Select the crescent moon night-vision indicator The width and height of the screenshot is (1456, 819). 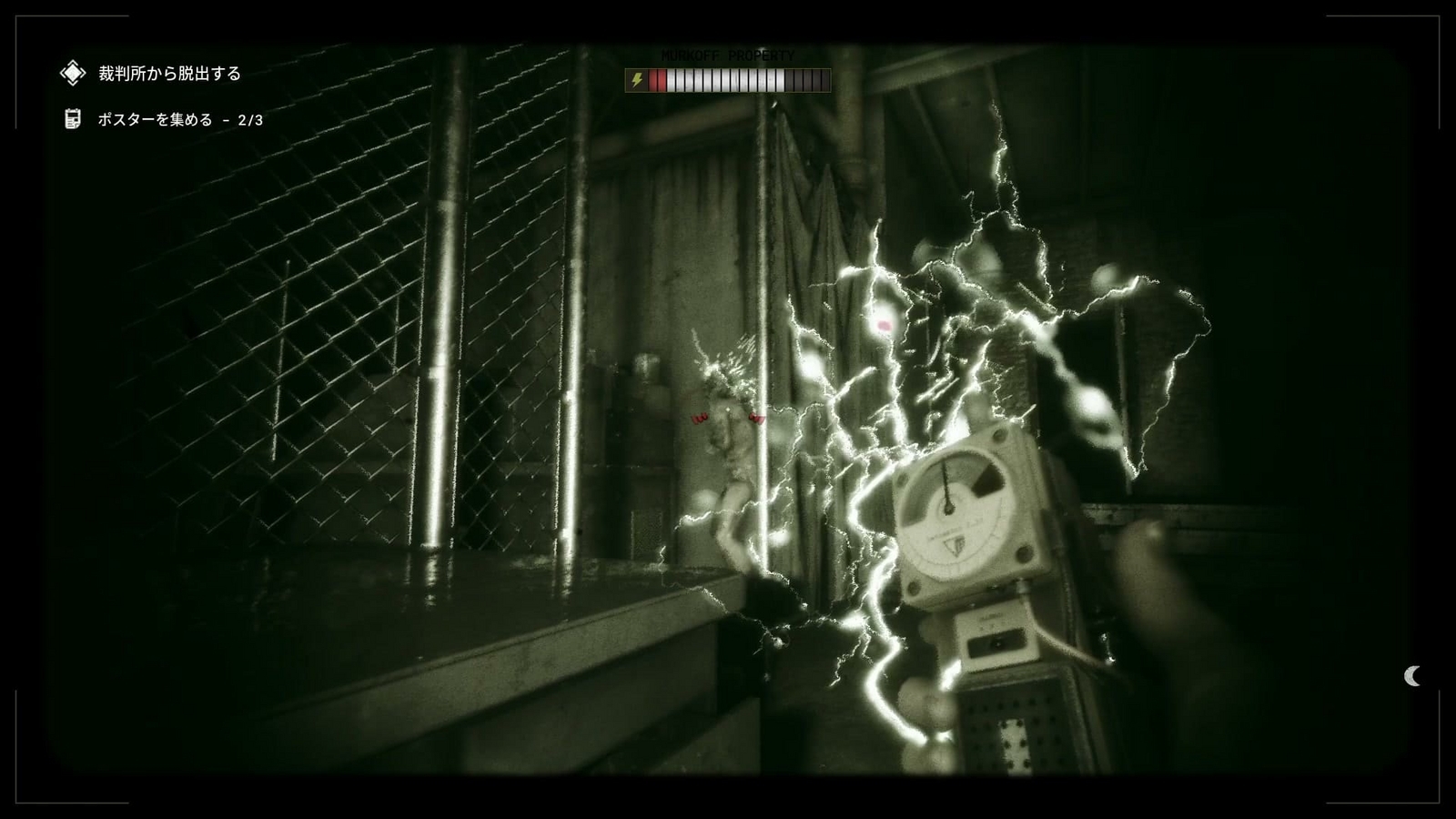[1411, 675]
